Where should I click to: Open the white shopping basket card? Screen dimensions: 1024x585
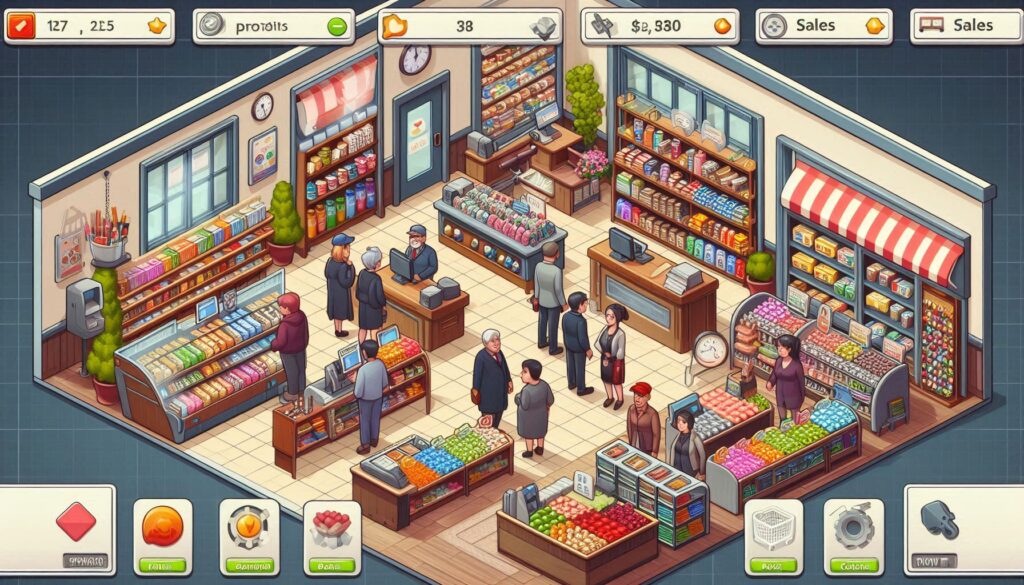pos(773,536)
